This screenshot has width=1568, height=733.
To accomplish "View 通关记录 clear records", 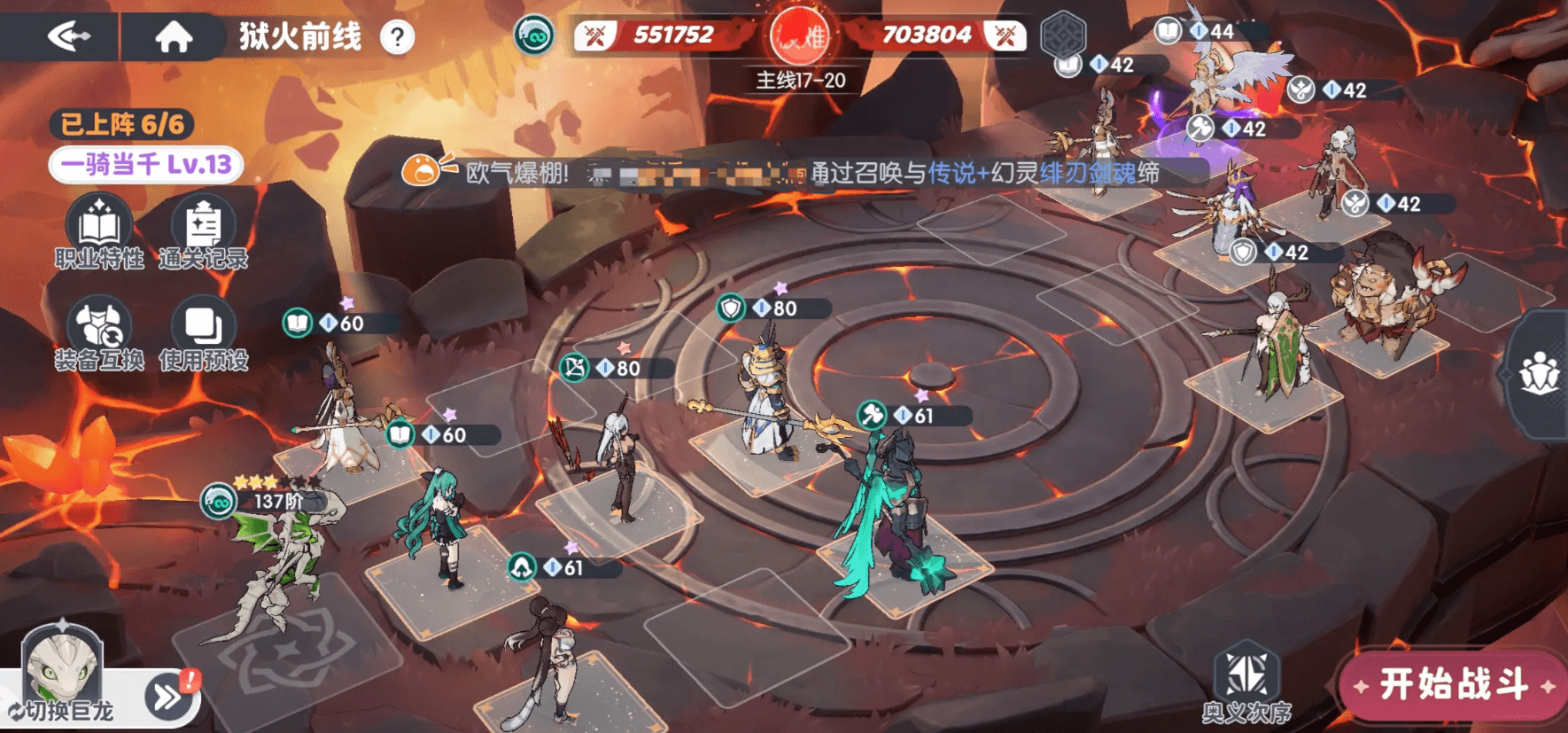I will point(204,232).
